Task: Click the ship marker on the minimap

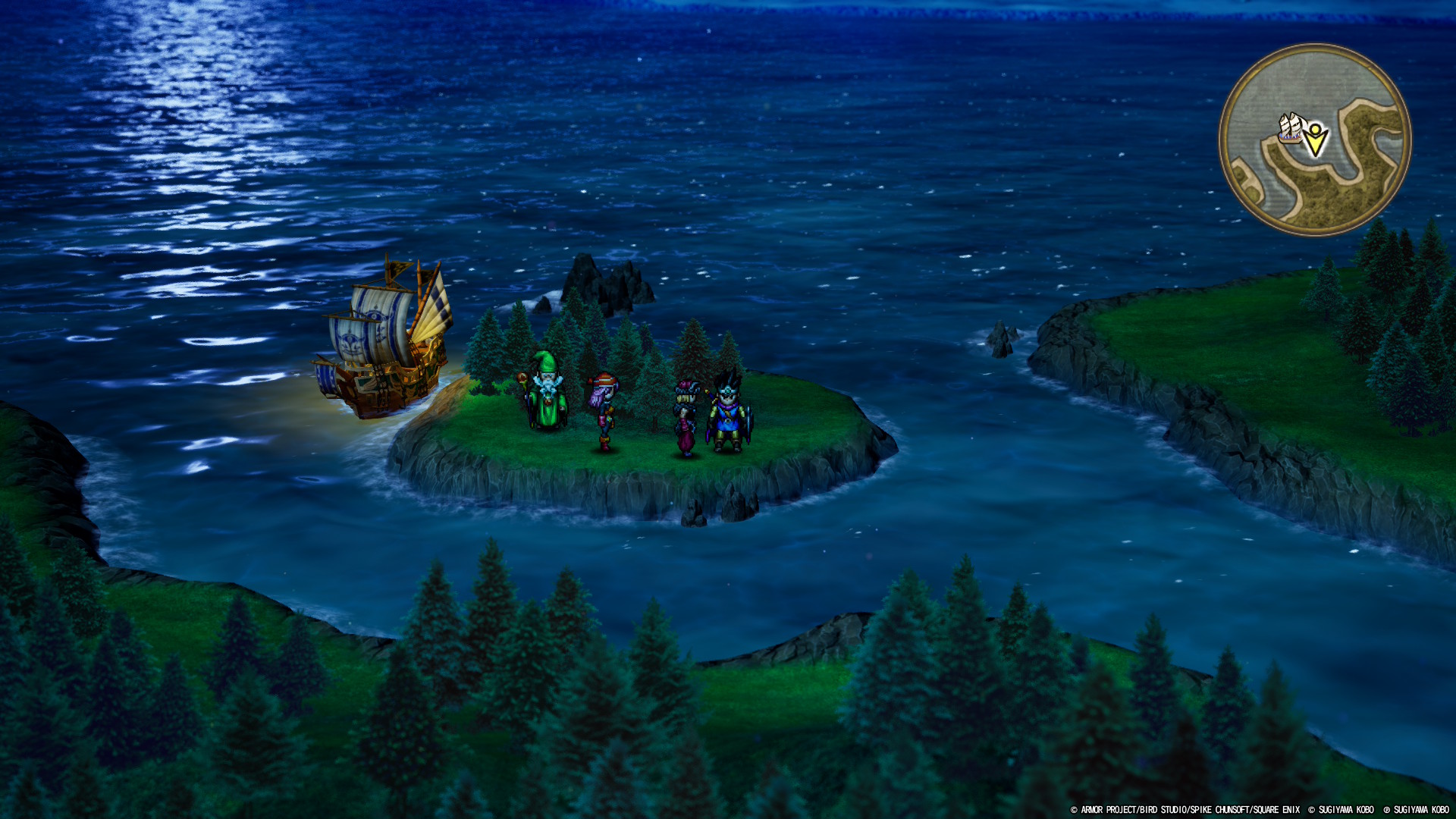Action: coord(1291,127)
